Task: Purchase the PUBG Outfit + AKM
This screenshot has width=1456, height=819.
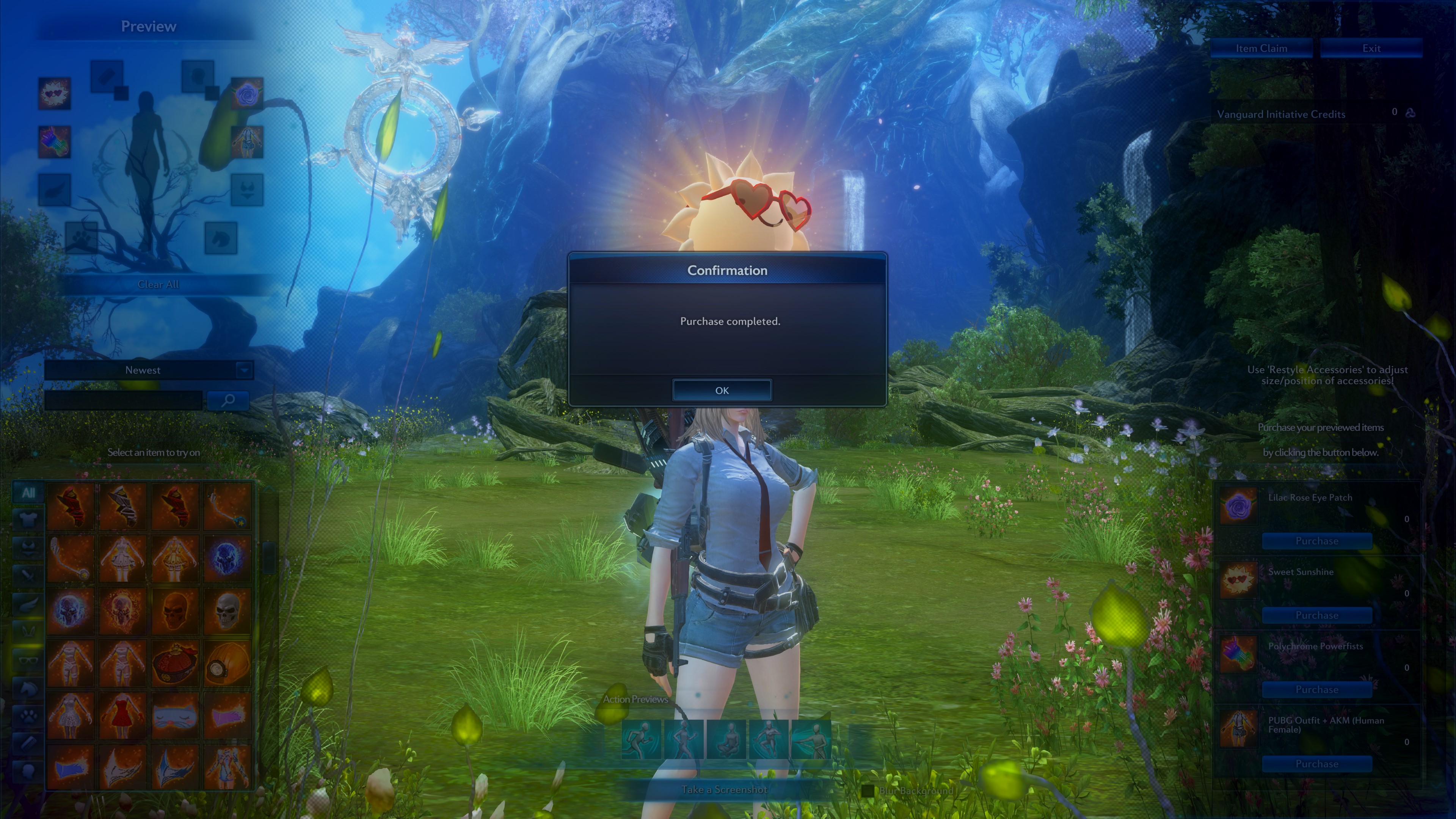Action: 1316,764
